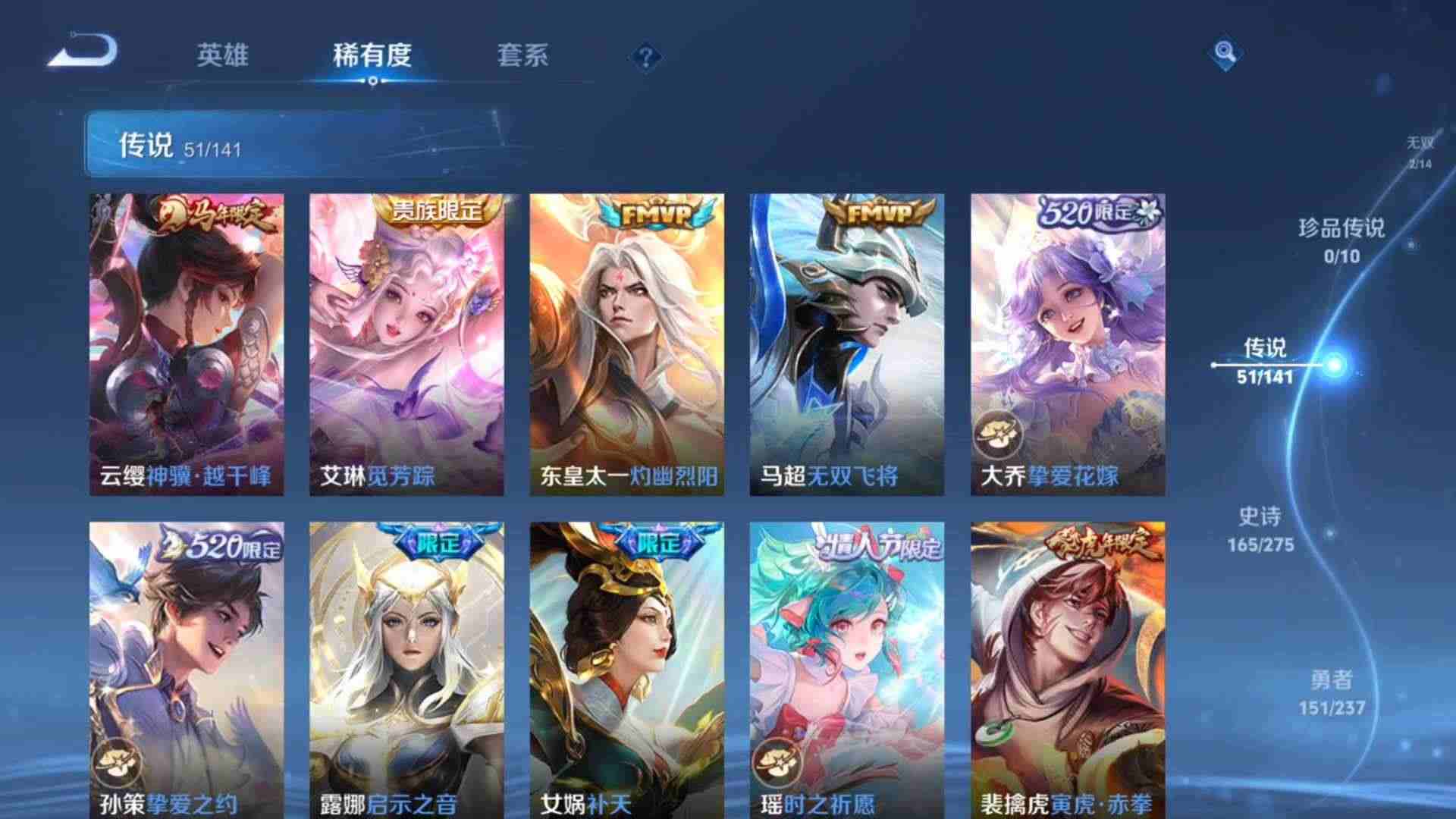Click the 马年限定 badge on 云缨 skin

pos(213,215)
